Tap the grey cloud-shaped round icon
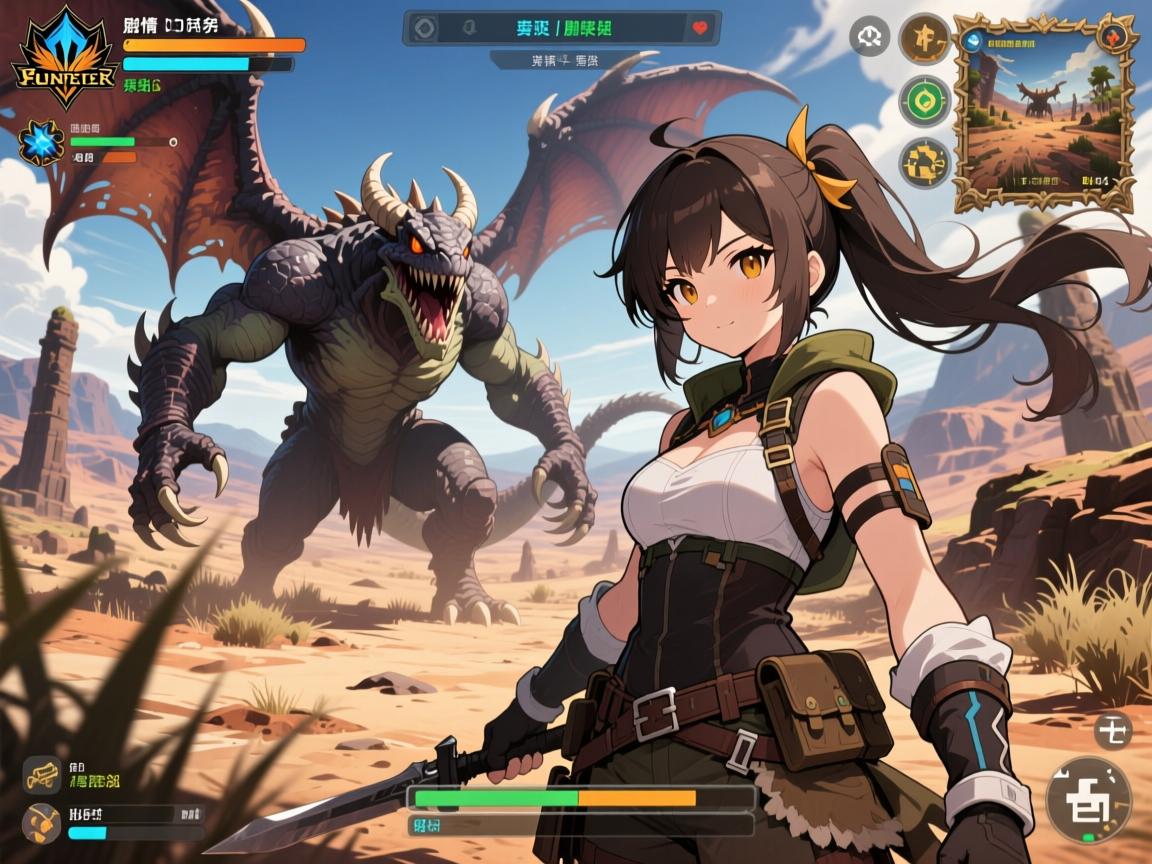This screenshot has width=1152, height=864. [x=869, y=37]
